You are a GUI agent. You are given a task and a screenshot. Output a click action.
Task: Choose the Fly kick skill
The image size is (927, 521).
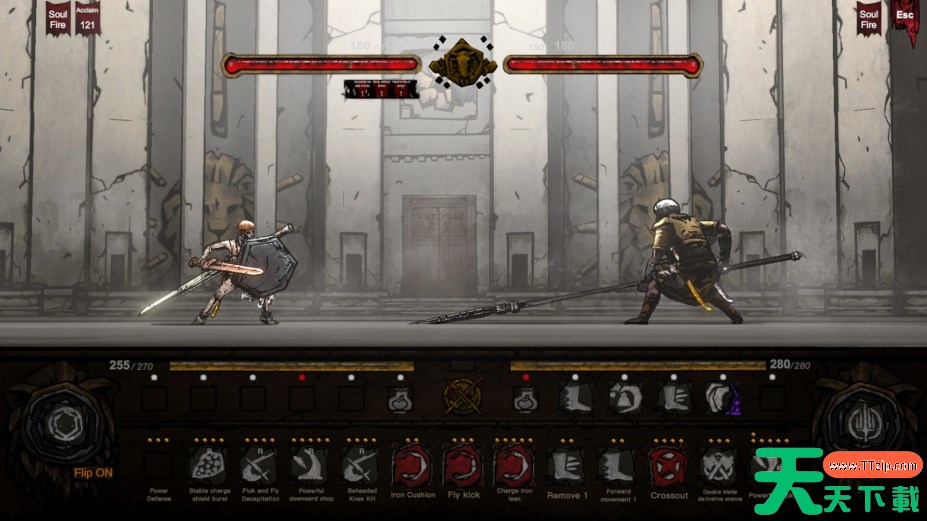pos(462,466)
